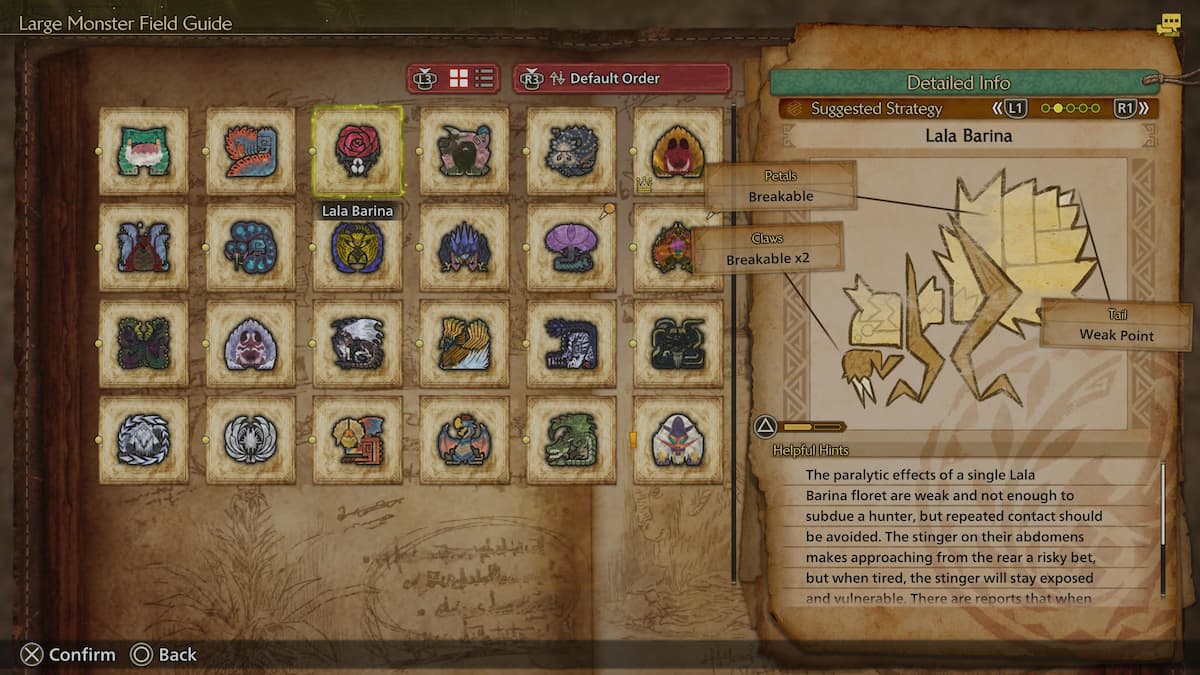Select the white chained dragon monster tile

point(143,440)
